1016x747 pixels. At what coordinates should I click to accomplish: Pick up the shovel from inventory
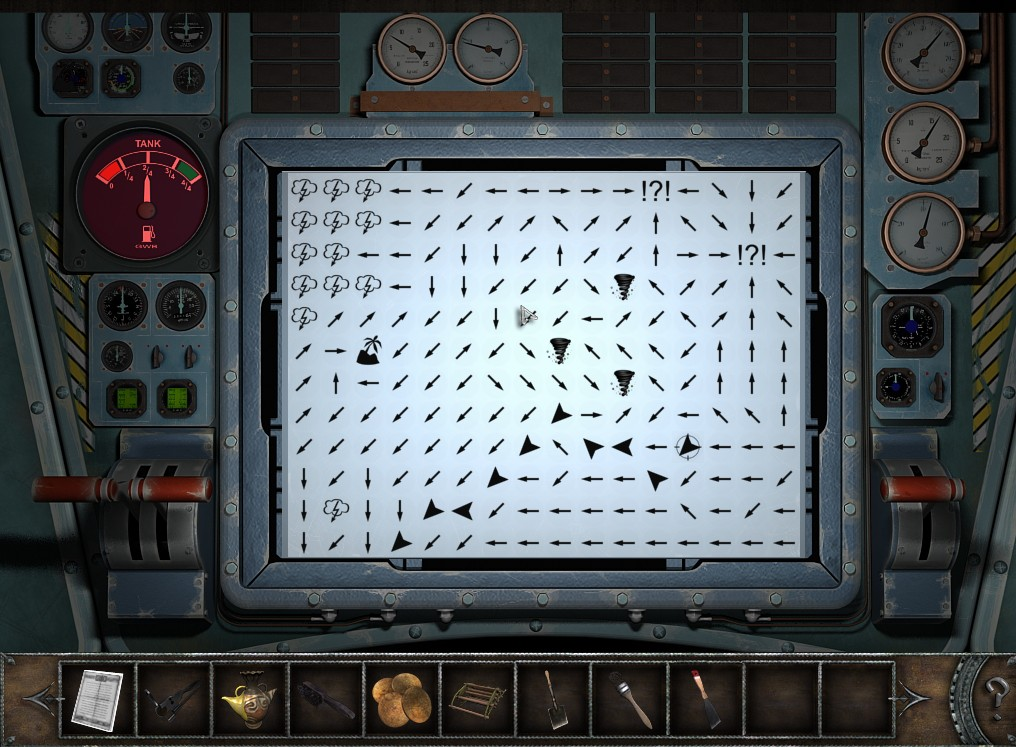(x=553, y=698)
